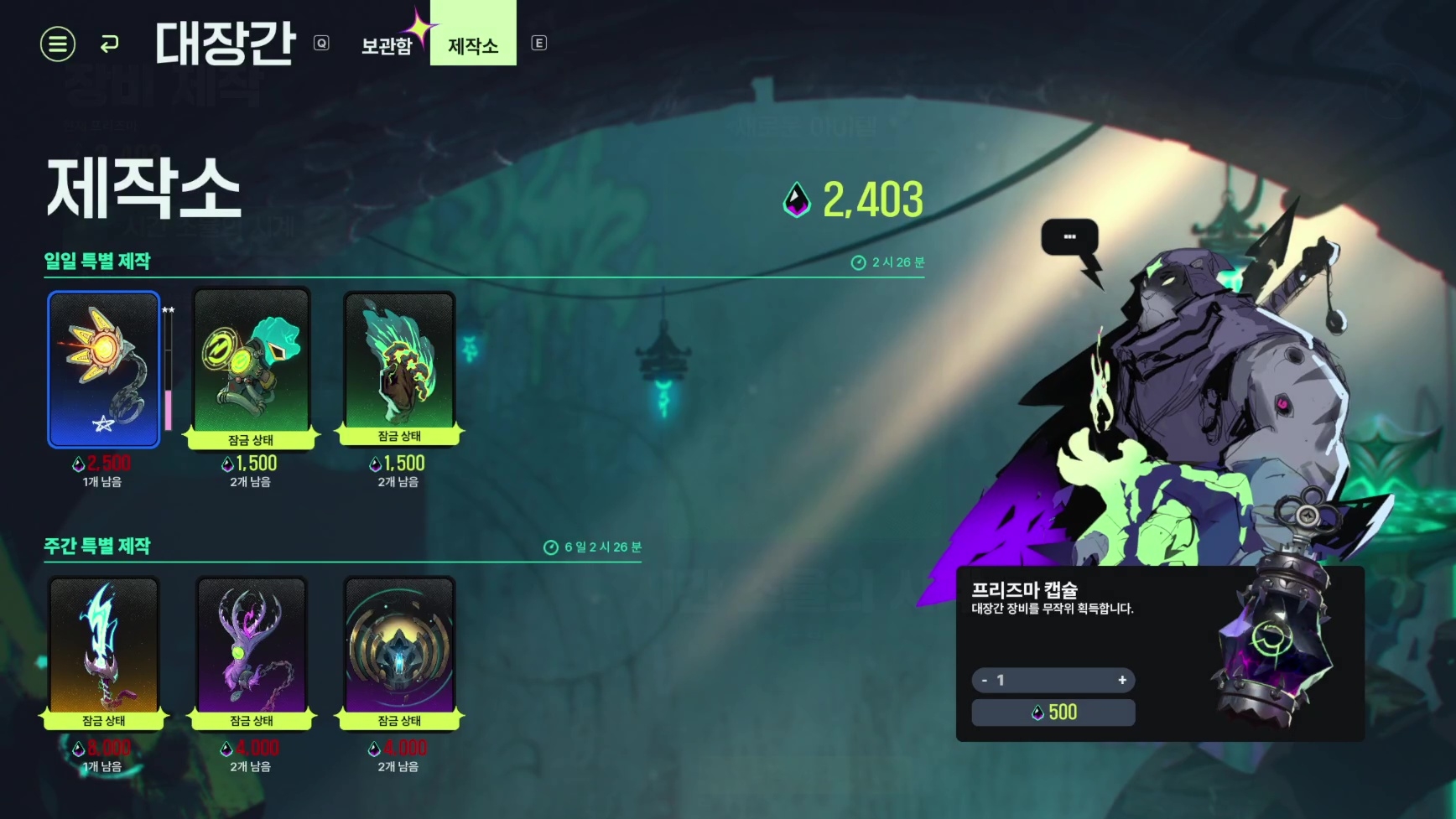
Task: Select the golden sun flower daily item
Action: coord(104,369)
